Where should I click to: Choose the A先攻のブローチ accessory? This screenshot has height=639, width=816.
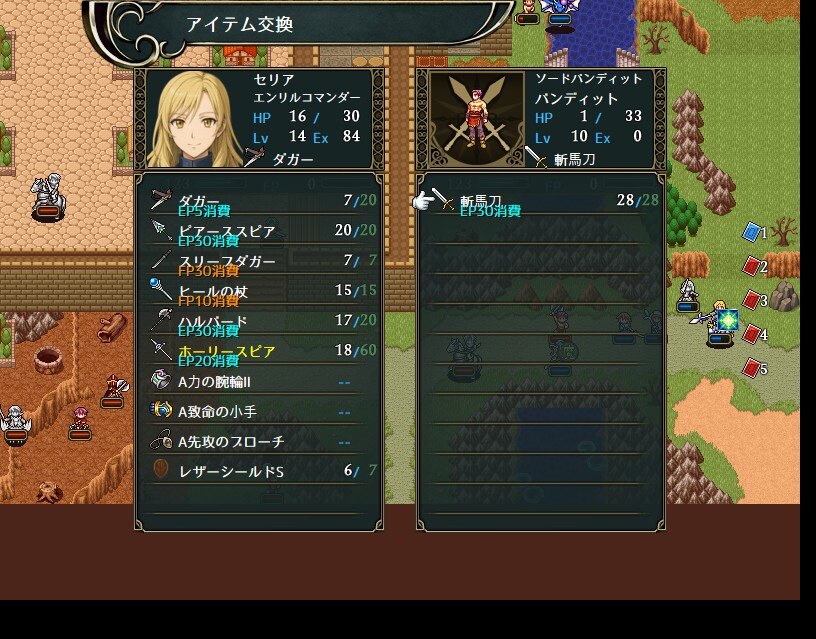click(258, 441)
